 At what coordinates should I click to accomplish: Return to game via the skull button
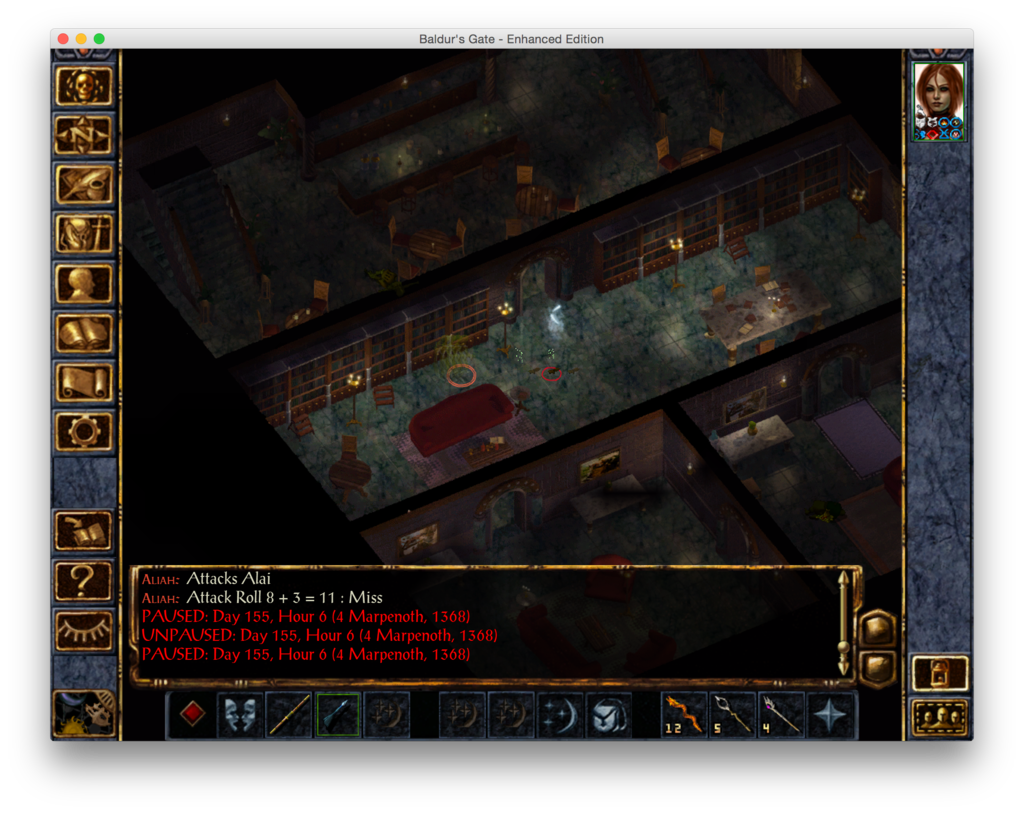(84, 86)
